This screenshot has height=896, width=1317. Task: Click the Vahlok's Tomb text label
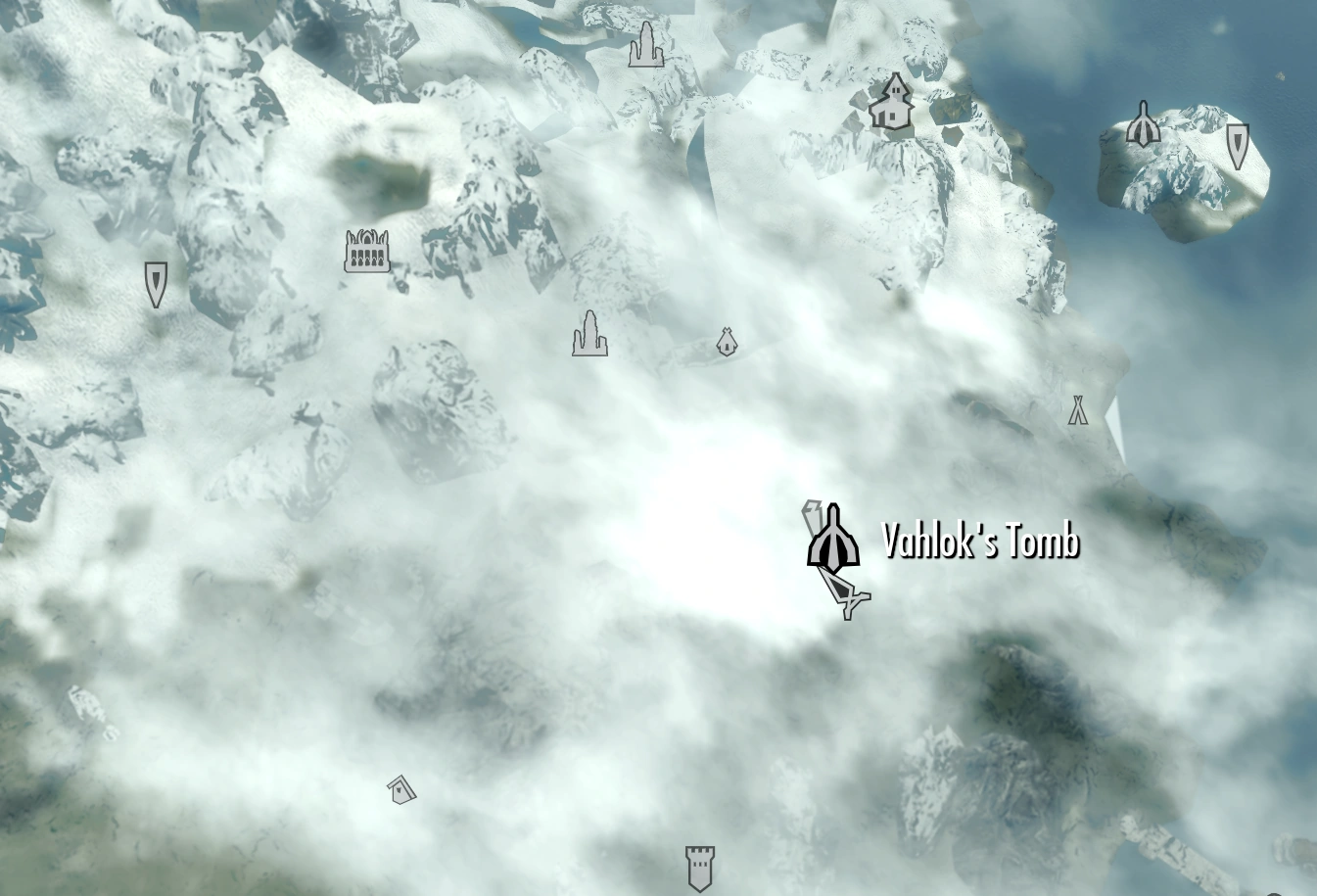[982, 540]
